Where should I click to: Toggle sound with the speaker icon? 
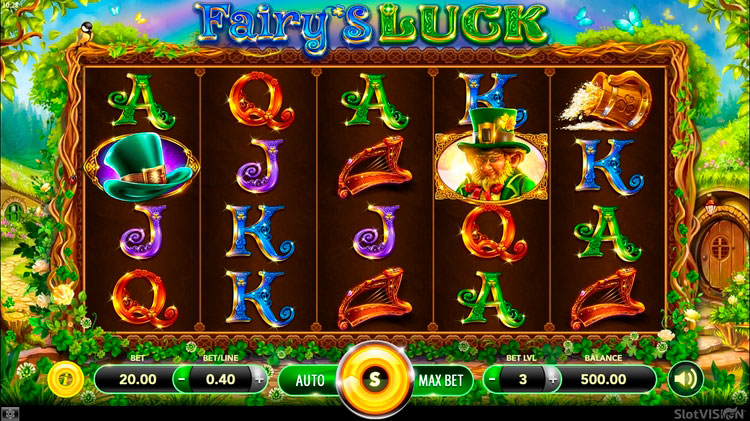point(685,379)
